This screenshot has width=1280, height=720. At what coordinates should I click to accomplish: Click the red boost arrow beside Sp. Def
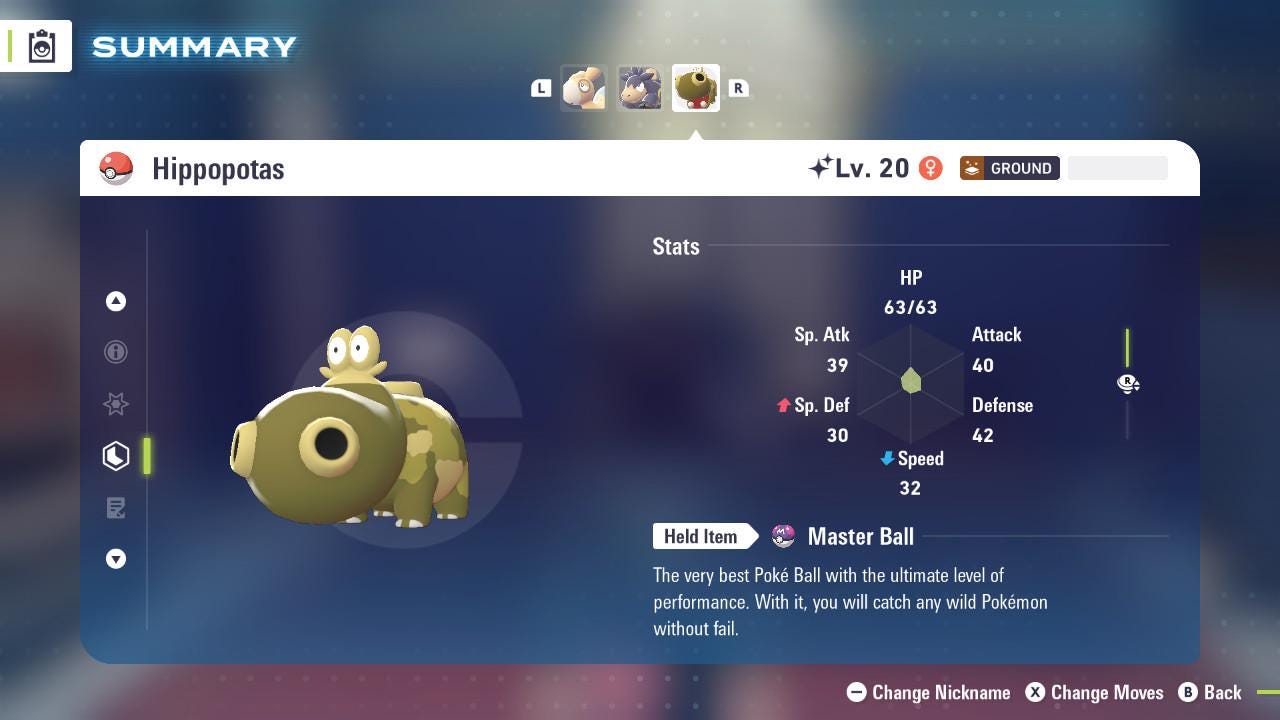785,405
